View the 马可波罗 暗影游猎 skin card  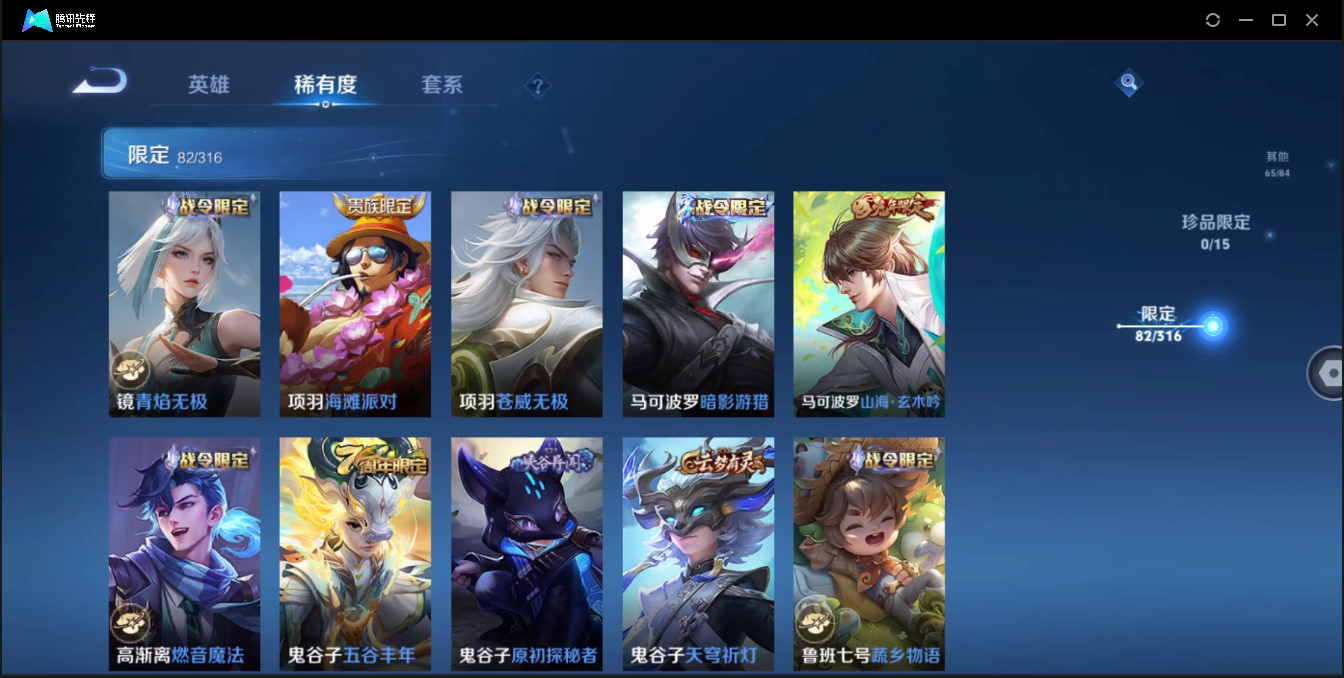(x=698, y=304)
